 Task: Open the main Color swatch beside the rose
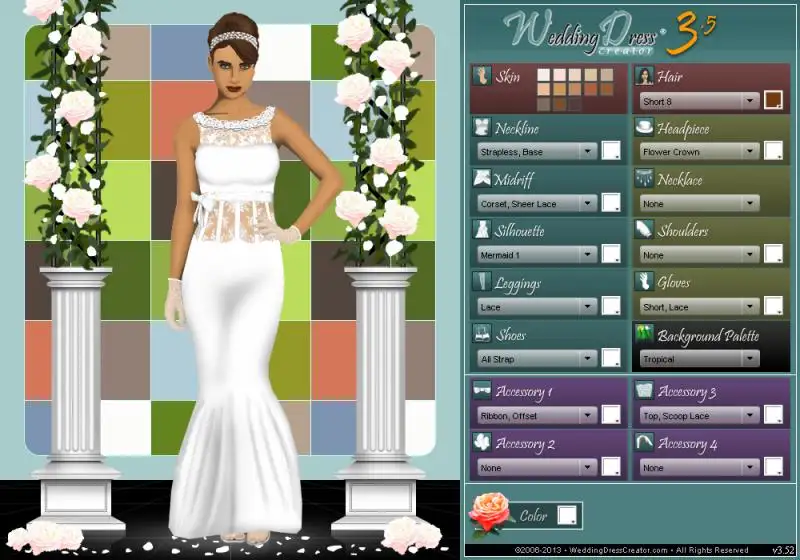click(x=567, y=515)
